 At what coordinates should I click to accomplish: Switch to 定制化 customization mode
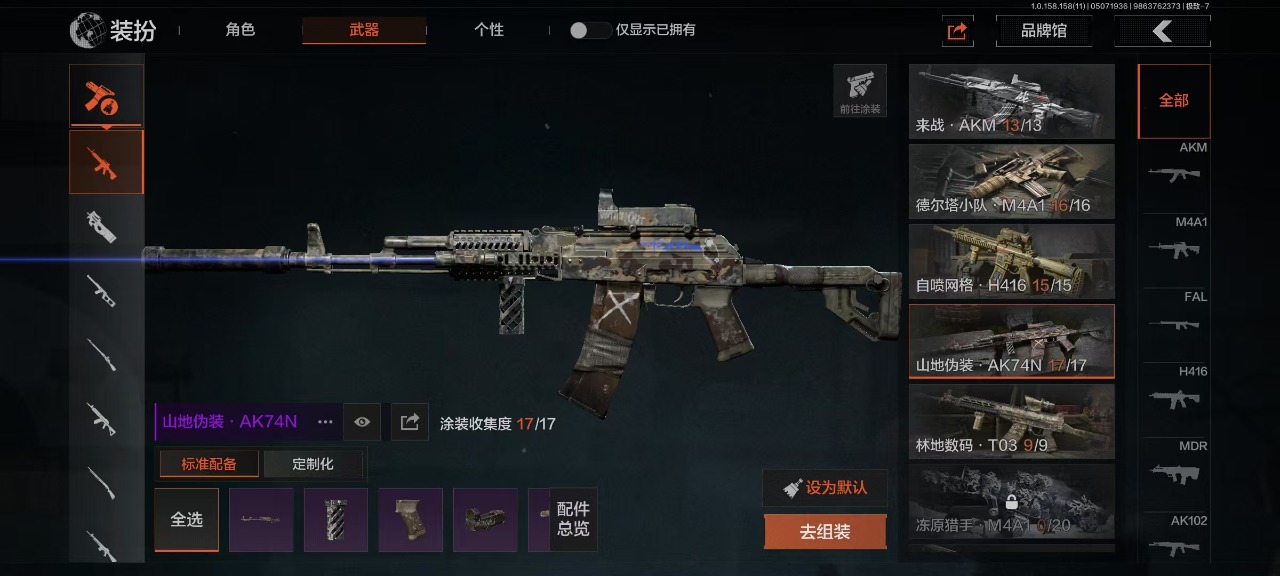[x=313, y=464]
